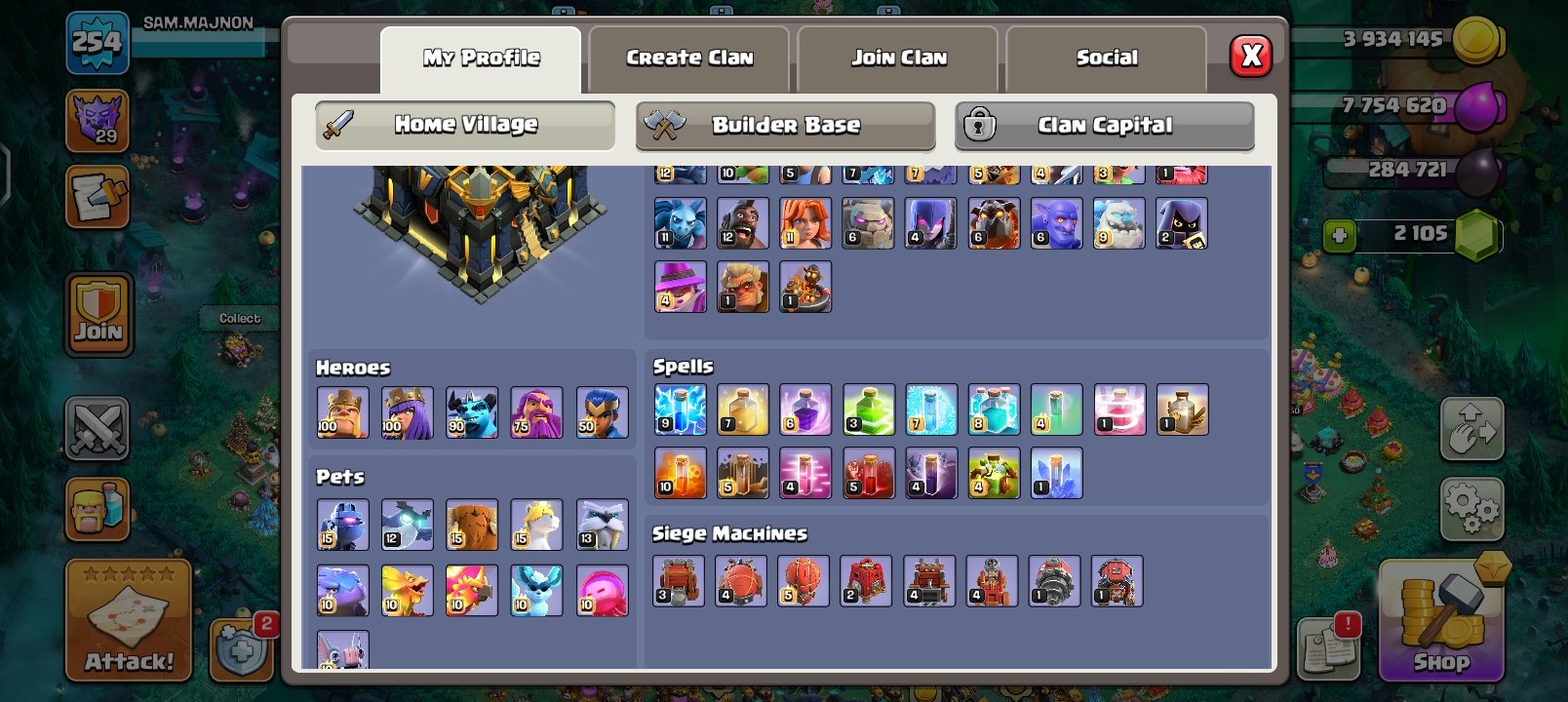Tap the Collect bubble over the village
This screenshot has width=1568, height=702.
(240, 318)
